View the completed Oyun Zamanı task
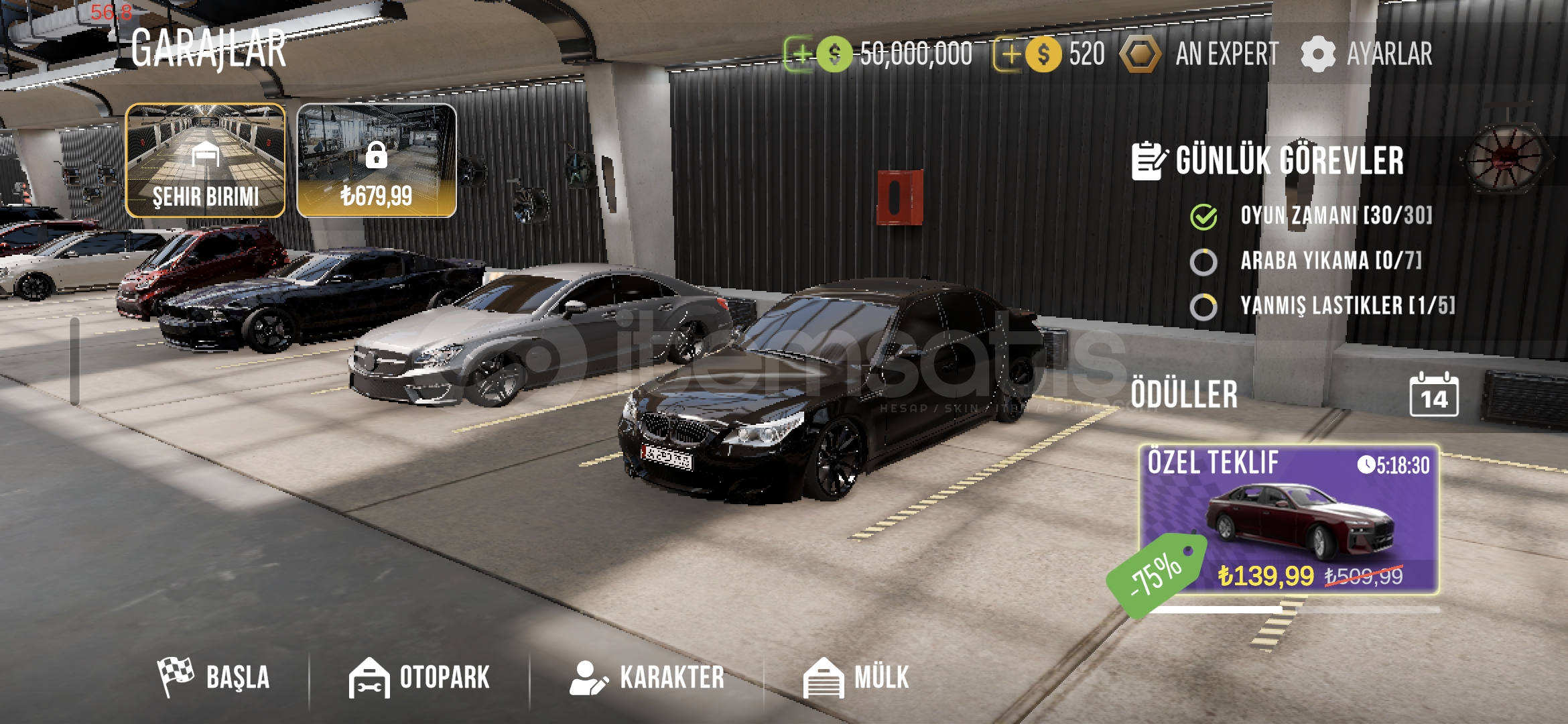The image size is (1568, 724). [1335, 216]
